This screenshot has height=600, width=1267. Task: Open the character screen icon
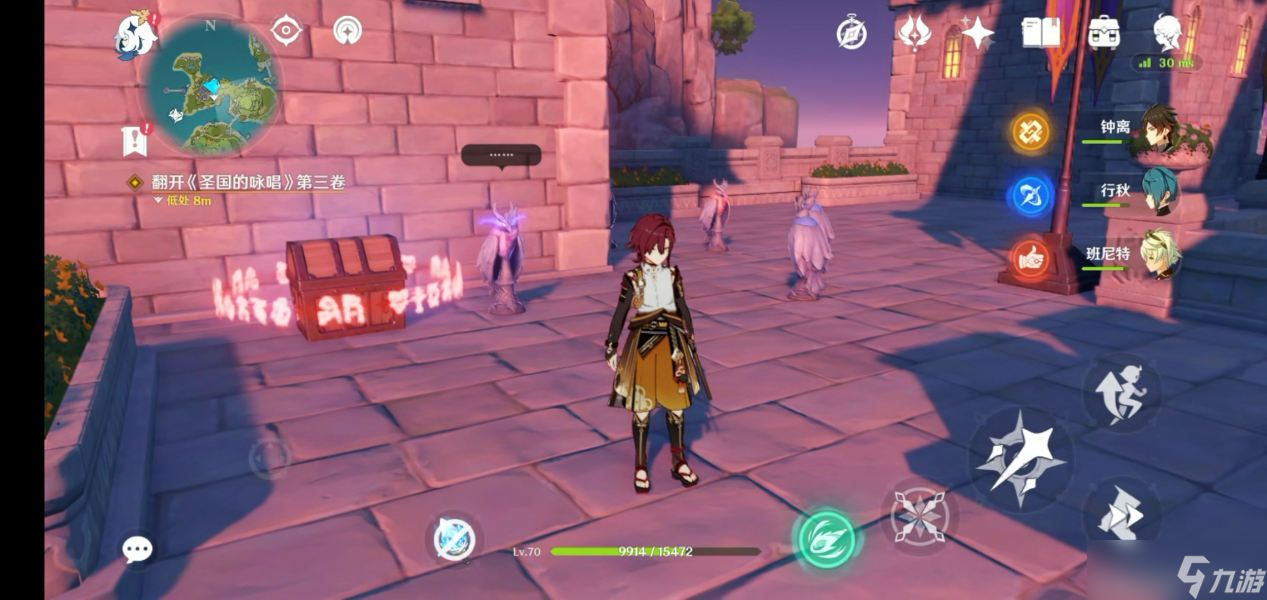click(x=1167, y=33)
